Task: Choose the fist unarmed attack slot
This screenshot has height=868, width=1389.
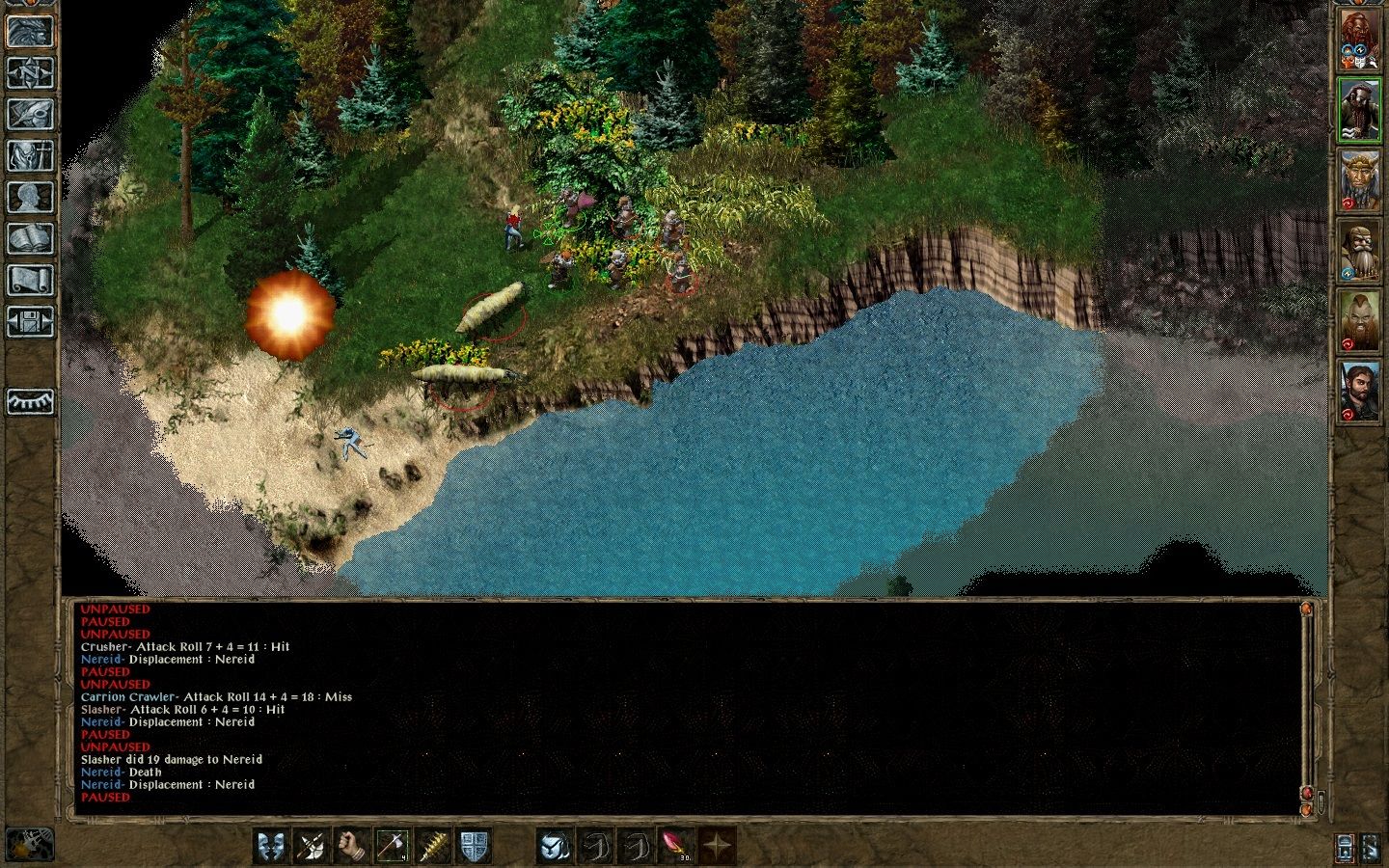Action: (352, 846)
